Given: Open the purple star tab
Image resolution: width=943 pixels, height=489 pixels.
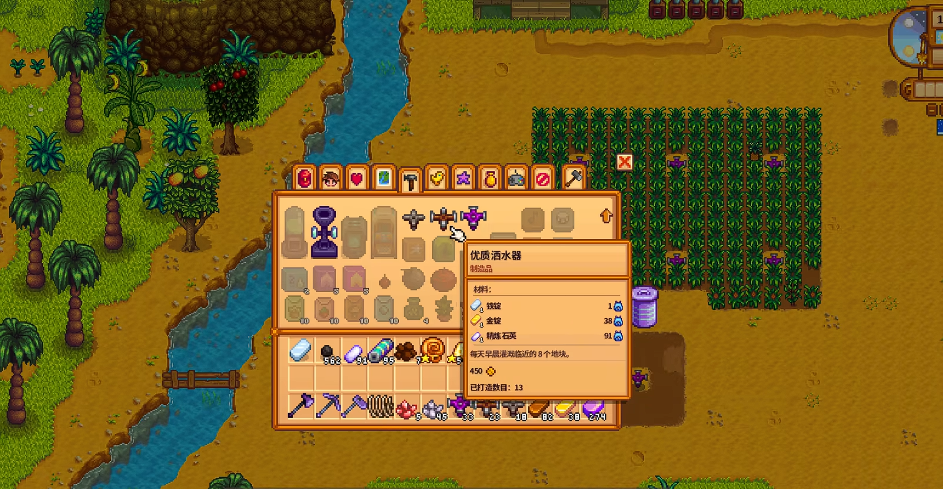Looking at the screenshot, I should 463,178.
